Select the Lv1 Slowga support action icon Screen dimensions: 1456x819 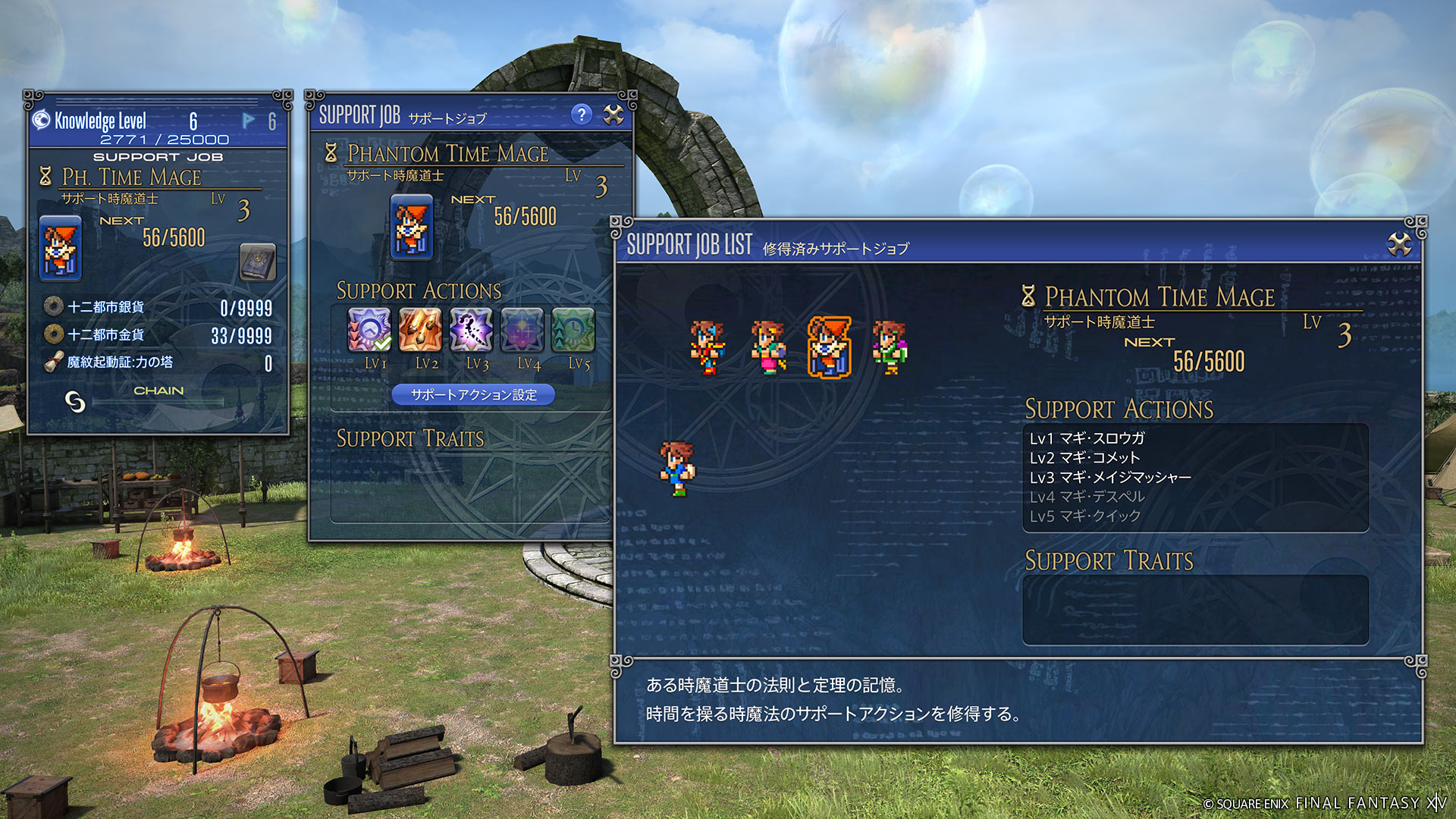click(369, 330)
